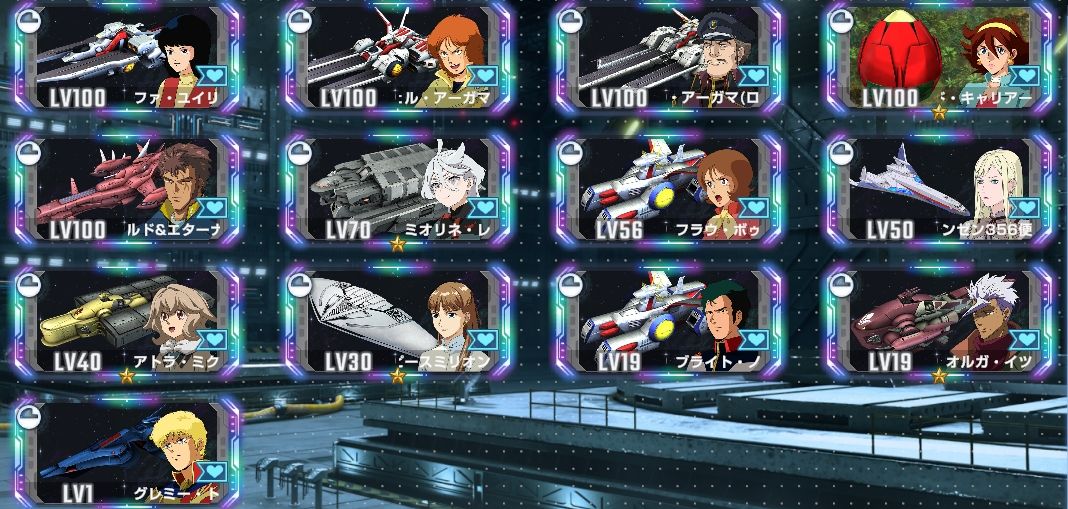Select the LV19 オルガ・イツ ship card
1068x509 pixels.
tap(938, 320)
